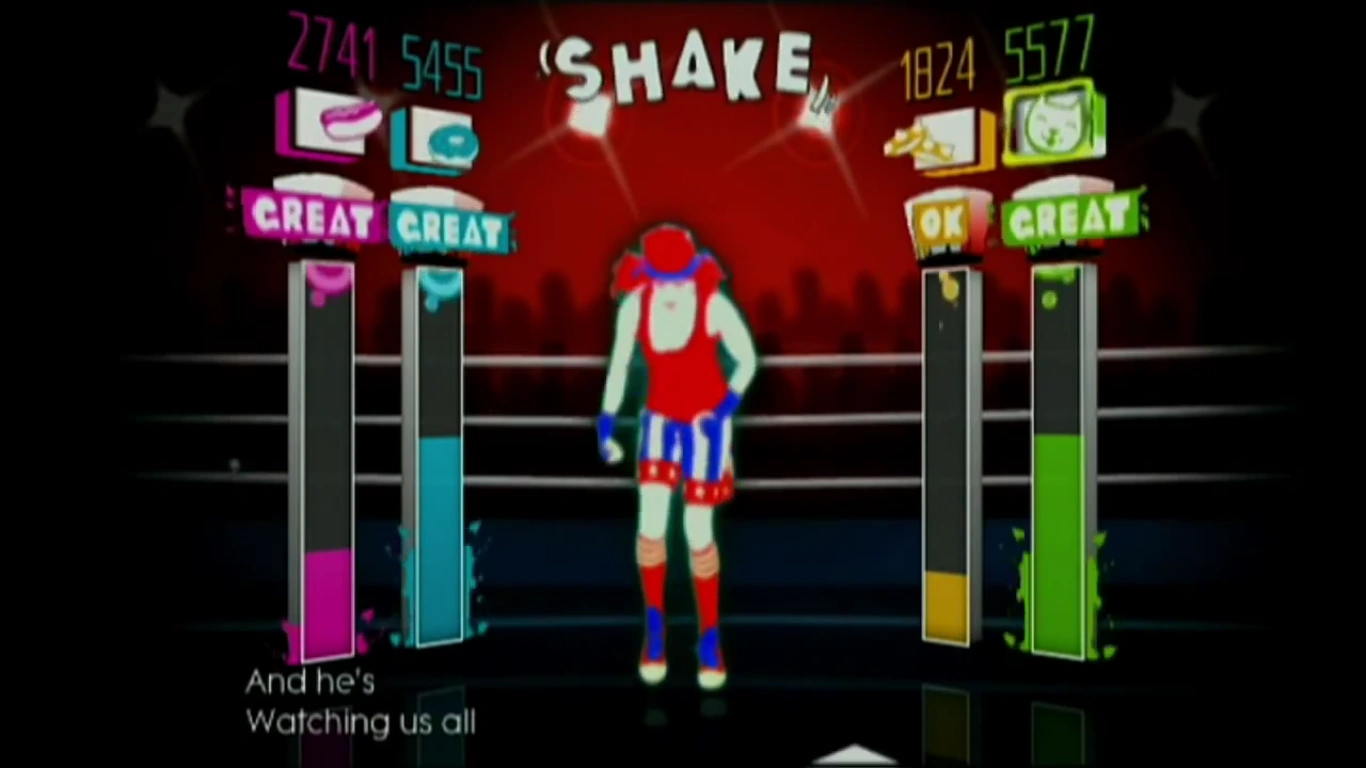Click the lyric line 'Watching us all'

[x=361, y=723]
